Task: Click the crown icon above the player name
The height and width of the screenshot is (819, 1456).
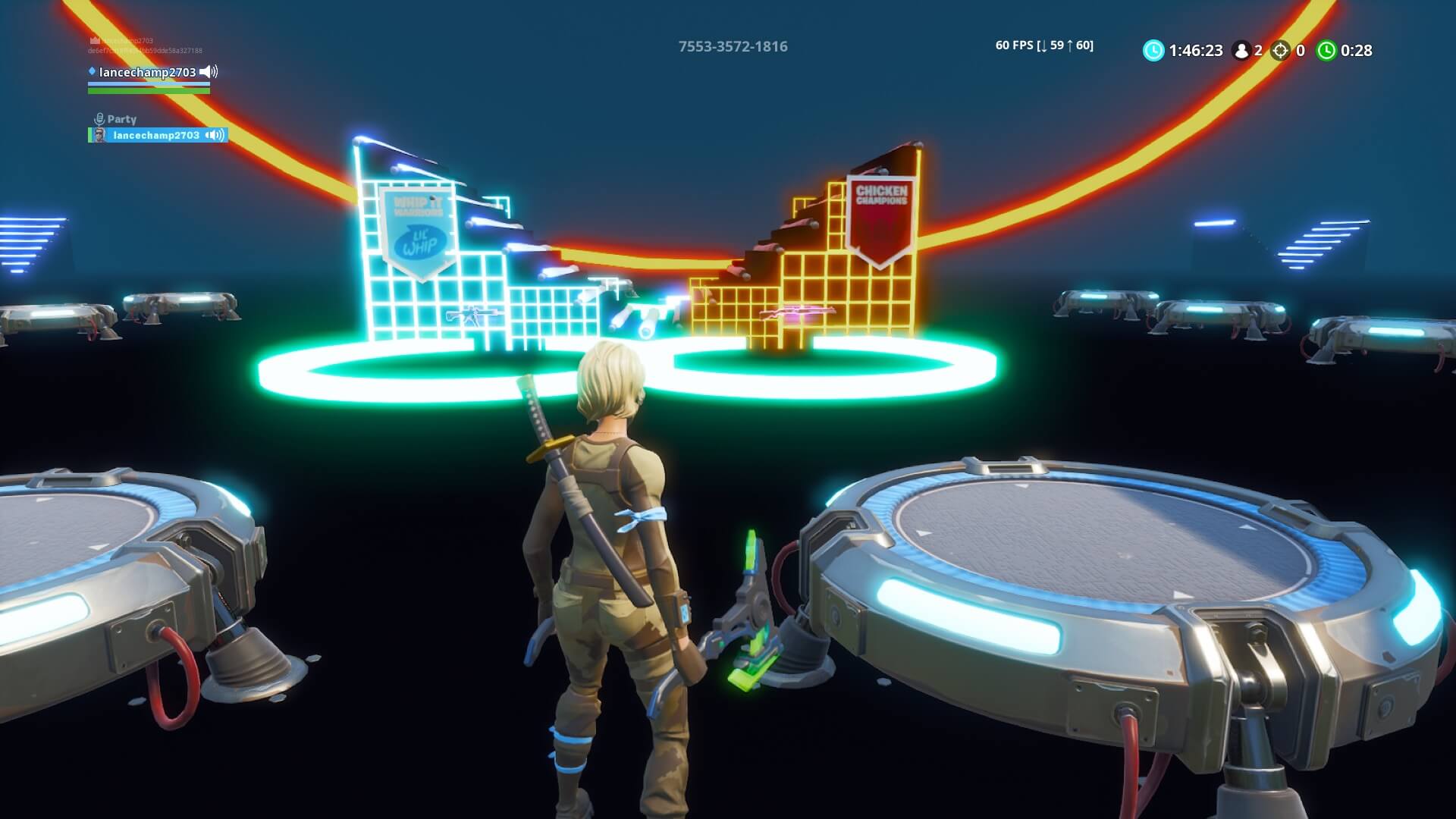Action: [94, 40]
